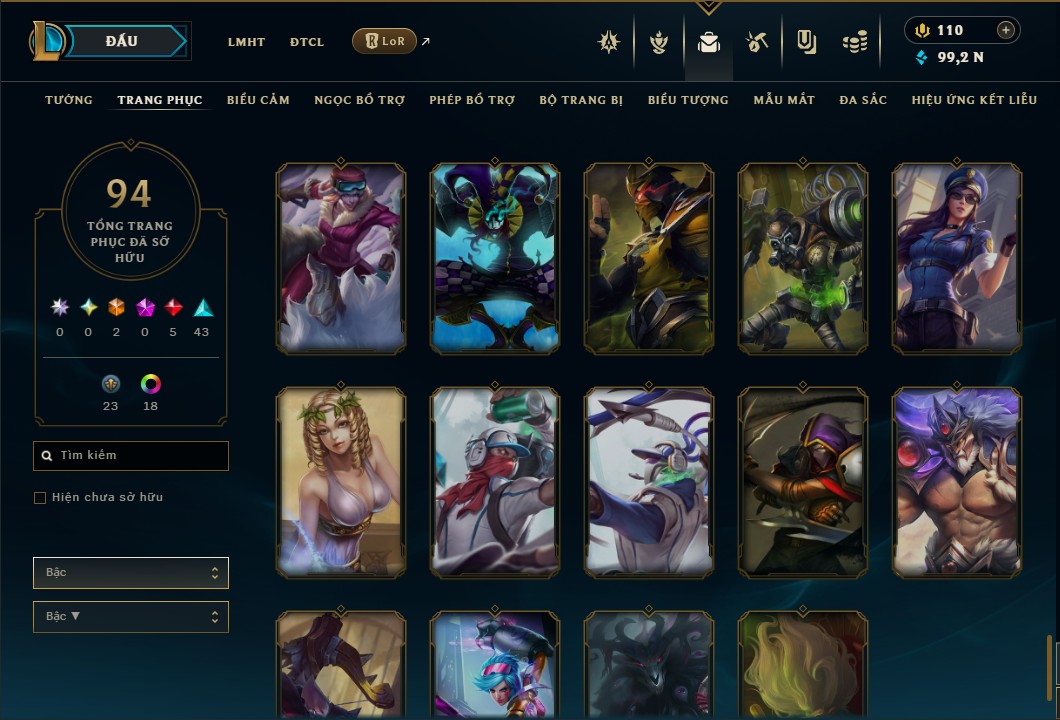Add RP with the plus button
The height and width of the screenshot is (720, 1060).
click(x=1006, y=30)
